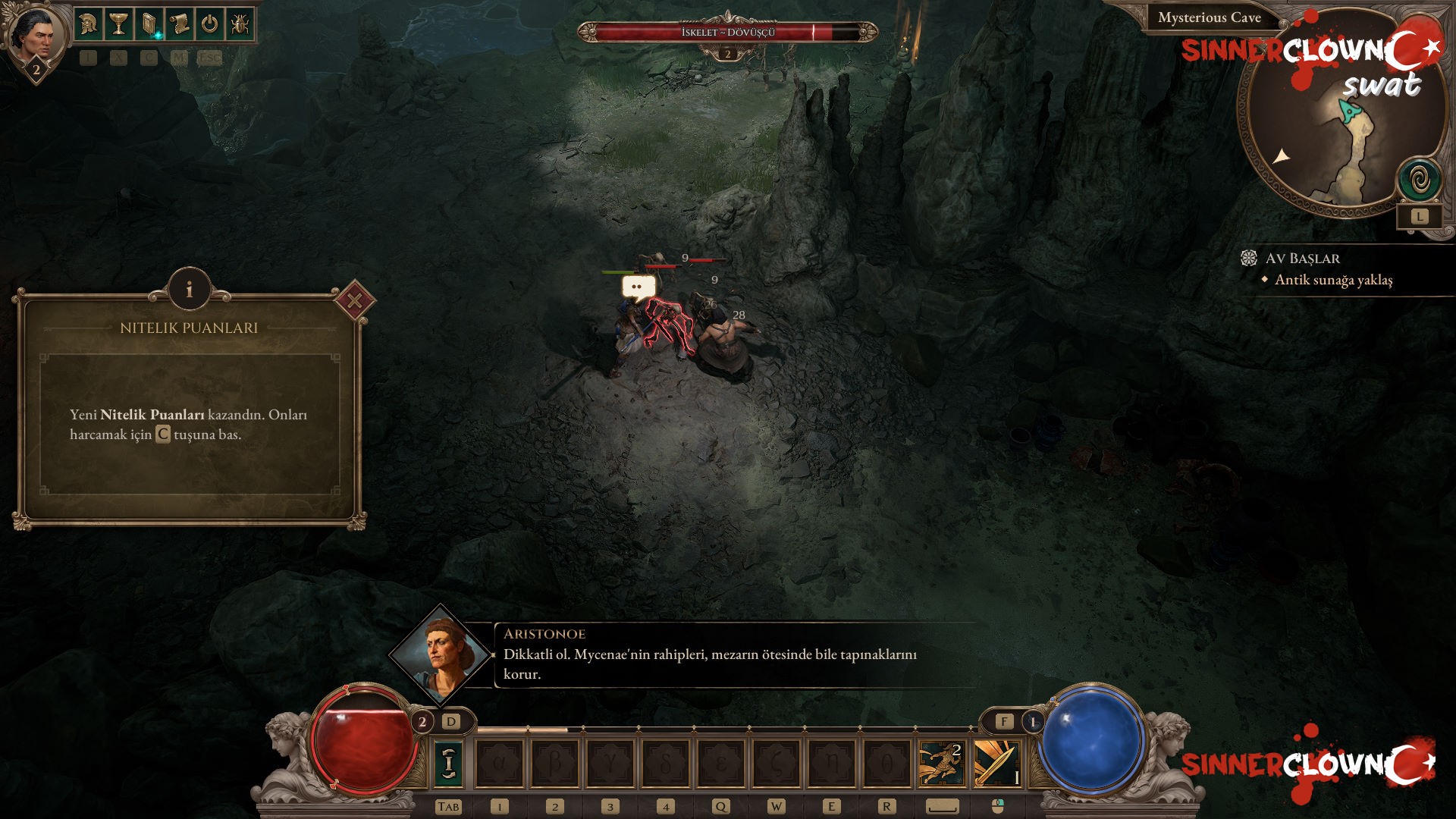The width and height of the screenshot is (1456, 819).
Task: Click the info badge atop the tutorial panel
Action: [189, 290]
